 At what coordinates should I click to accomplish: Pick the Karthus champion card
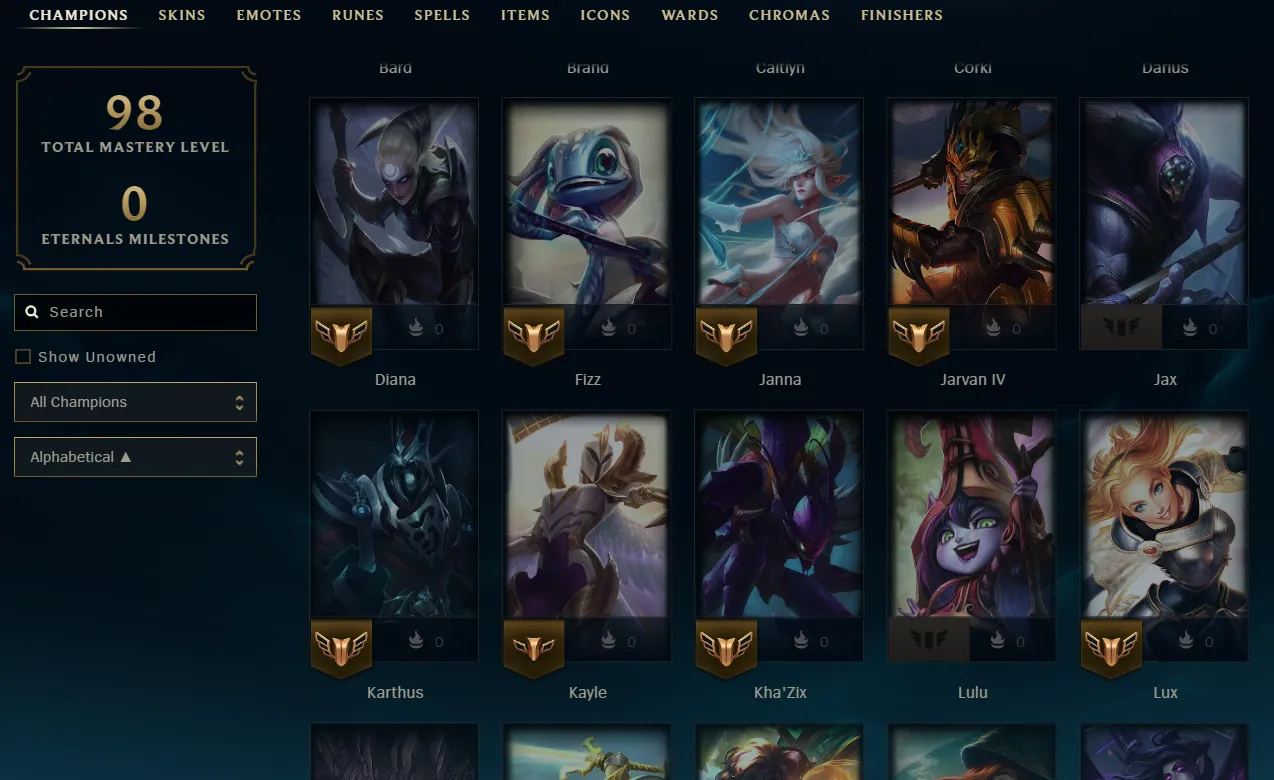click(x=394, y=520)
